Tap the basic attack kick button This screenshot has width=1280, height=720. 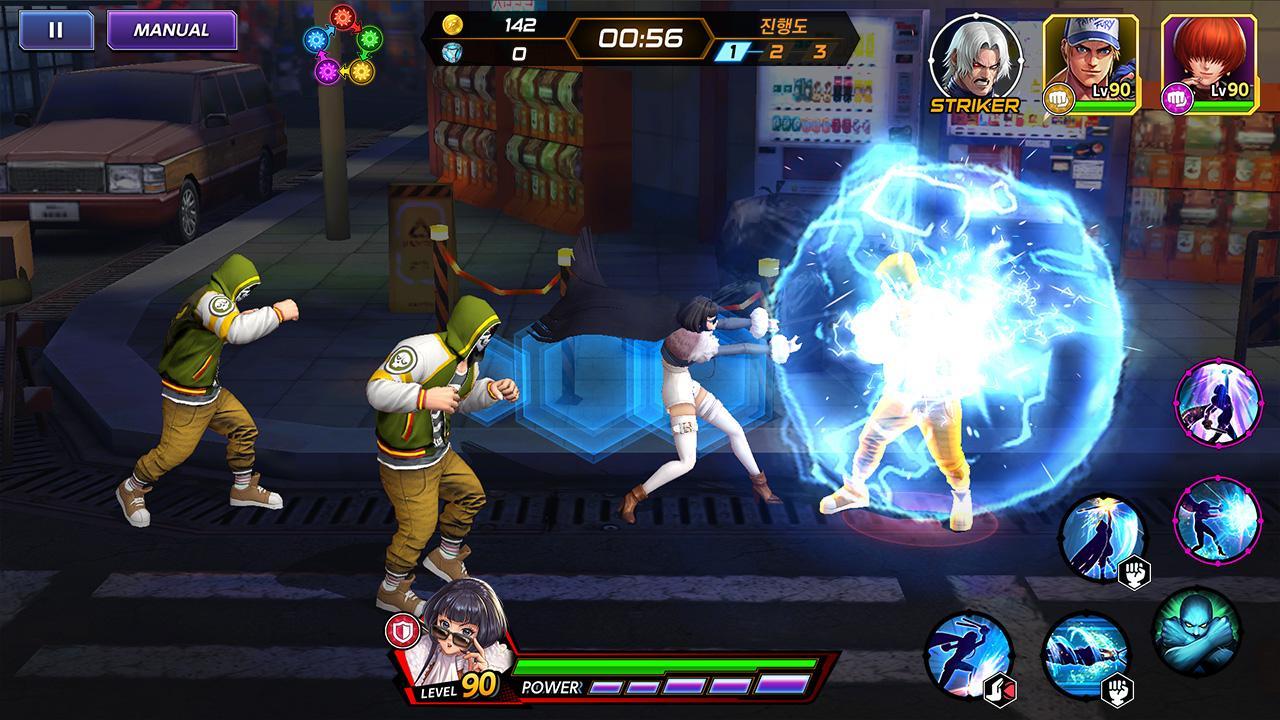pyautogui.click(x=968, y=655)
